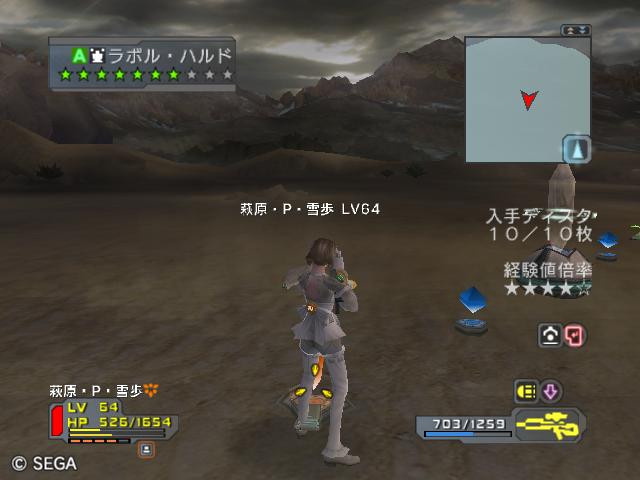Select the yellow rifle weapon icon
The width and height of the screenshot is (640, 480).
pyautogui.click(x=549, y=424)
